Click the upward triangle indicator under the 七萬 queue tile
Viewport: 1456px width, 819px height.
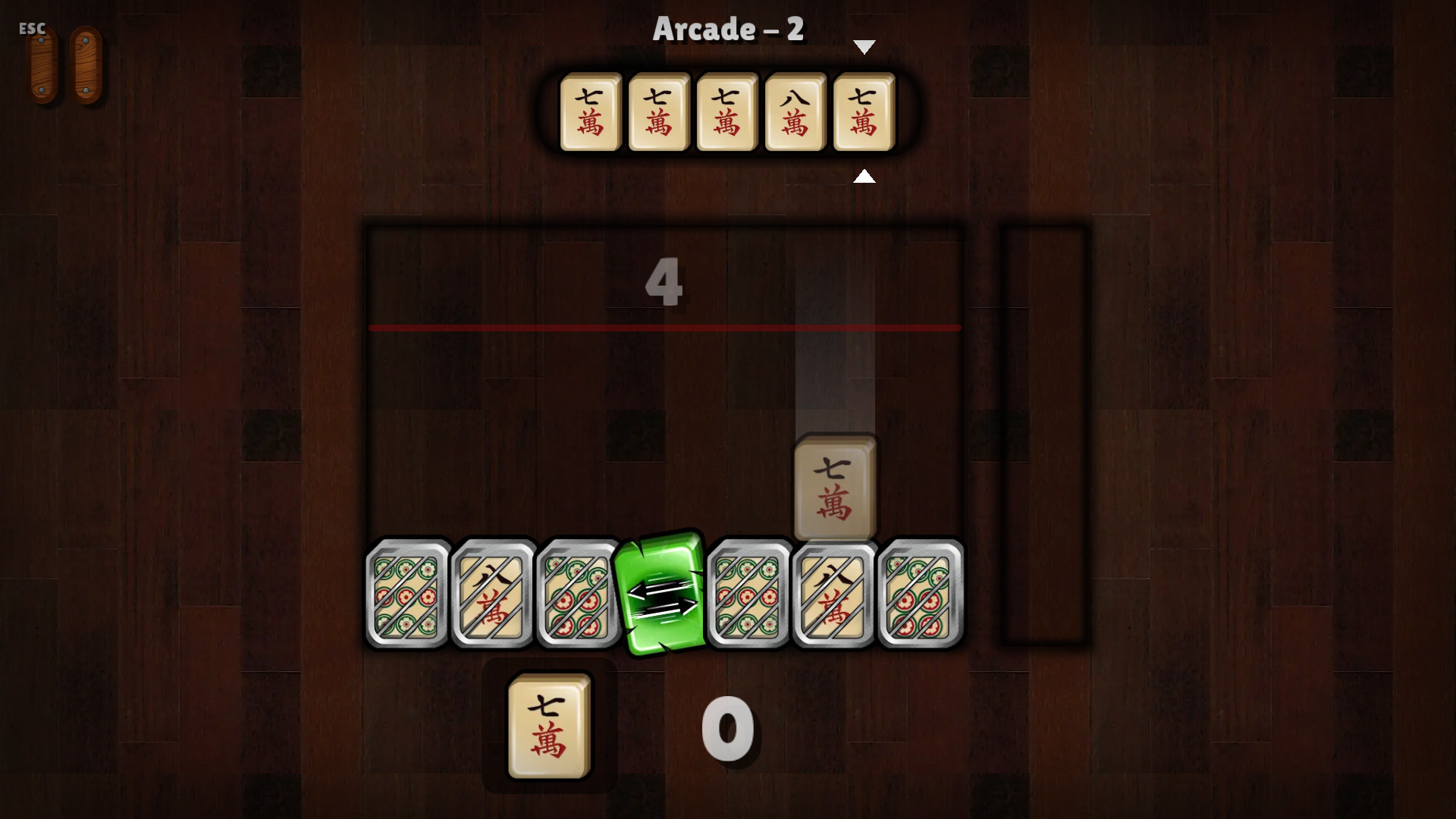(x=864, y=177)
